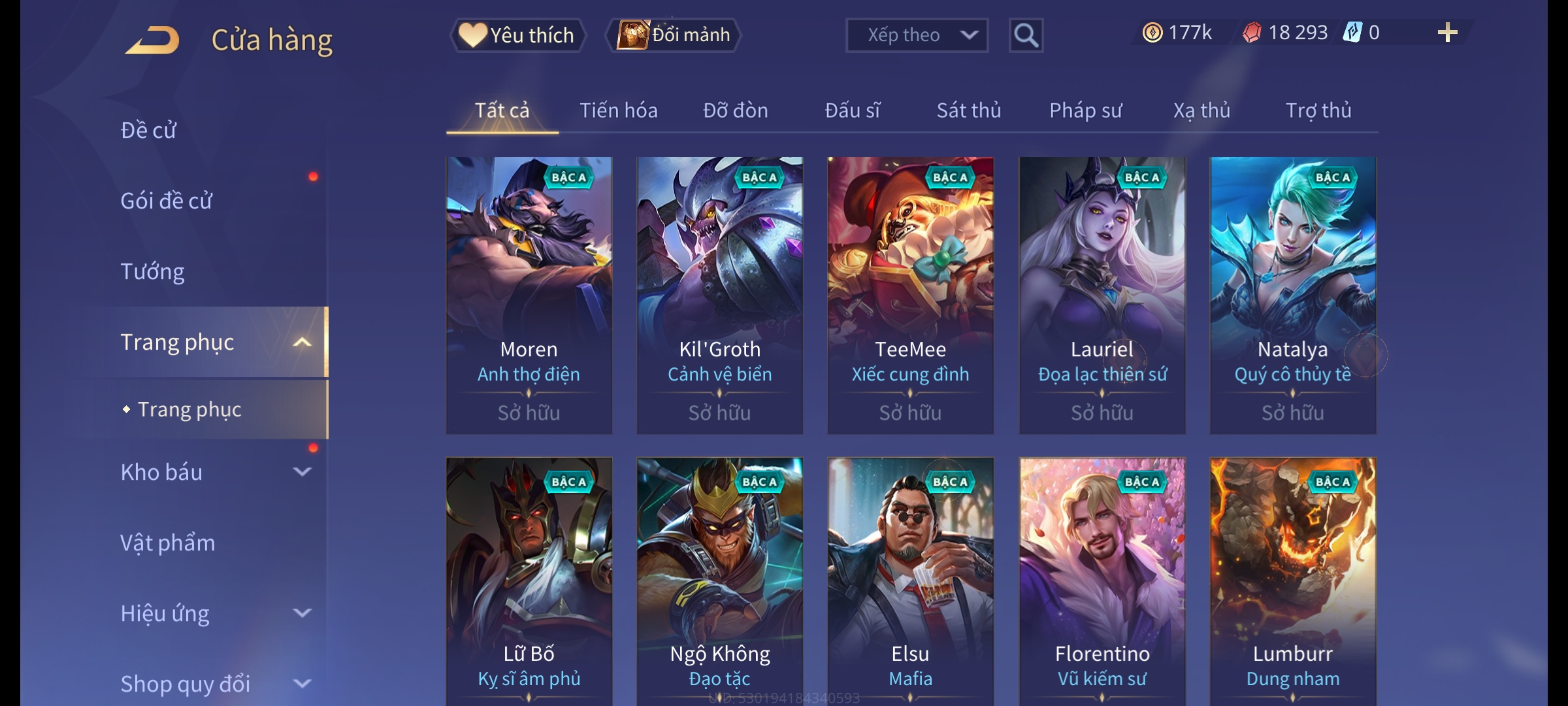Open the Yêu thích favorites list

tap(517, 35)
